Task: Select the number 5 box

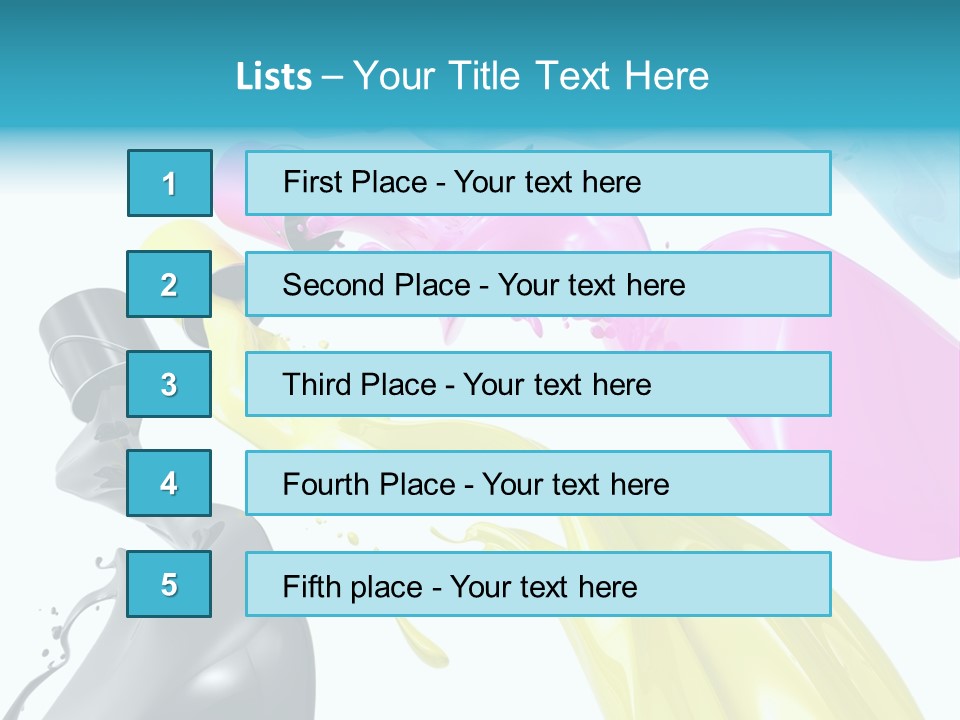Action: [170, 584]
